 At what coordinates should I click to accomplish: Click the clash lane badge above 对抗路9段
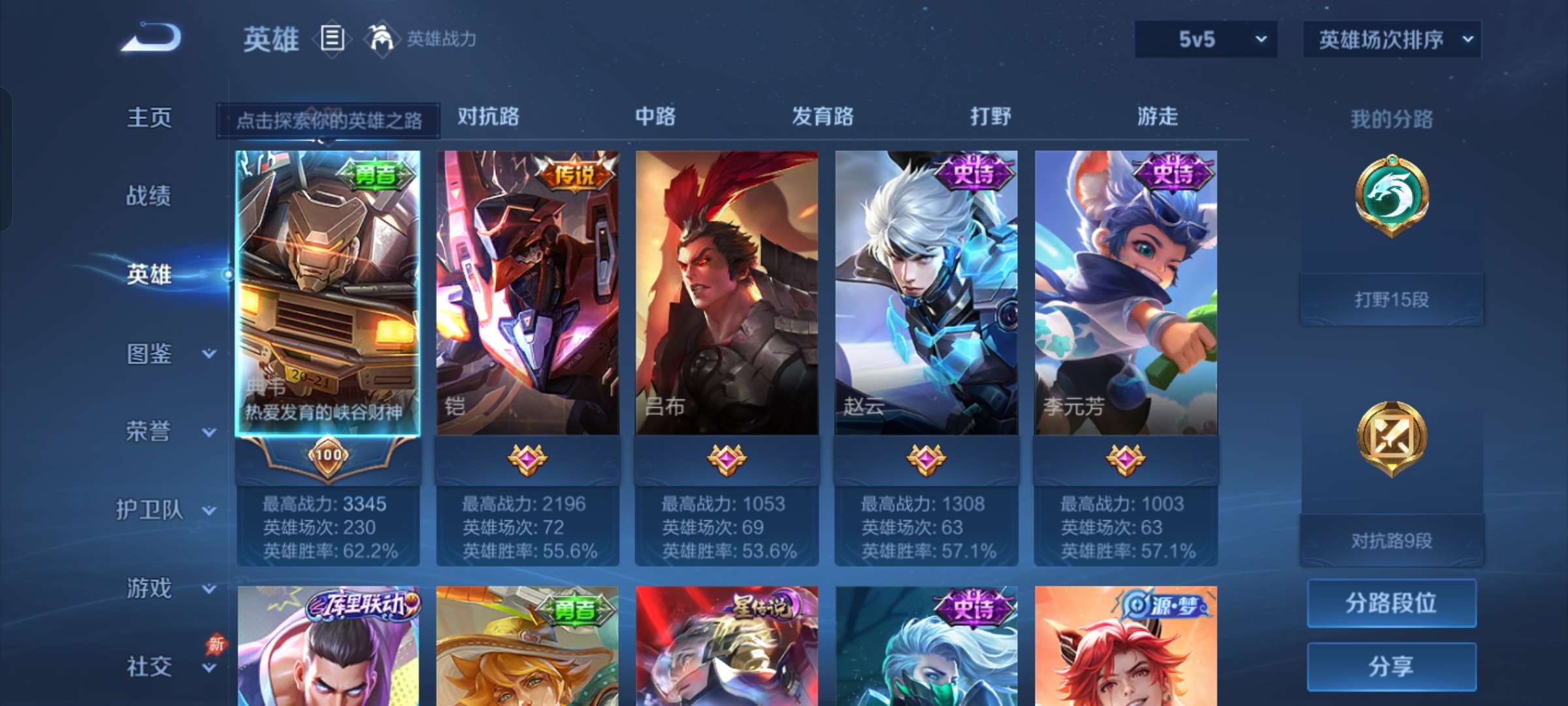pyautogui.click(x=1390, y=438)
